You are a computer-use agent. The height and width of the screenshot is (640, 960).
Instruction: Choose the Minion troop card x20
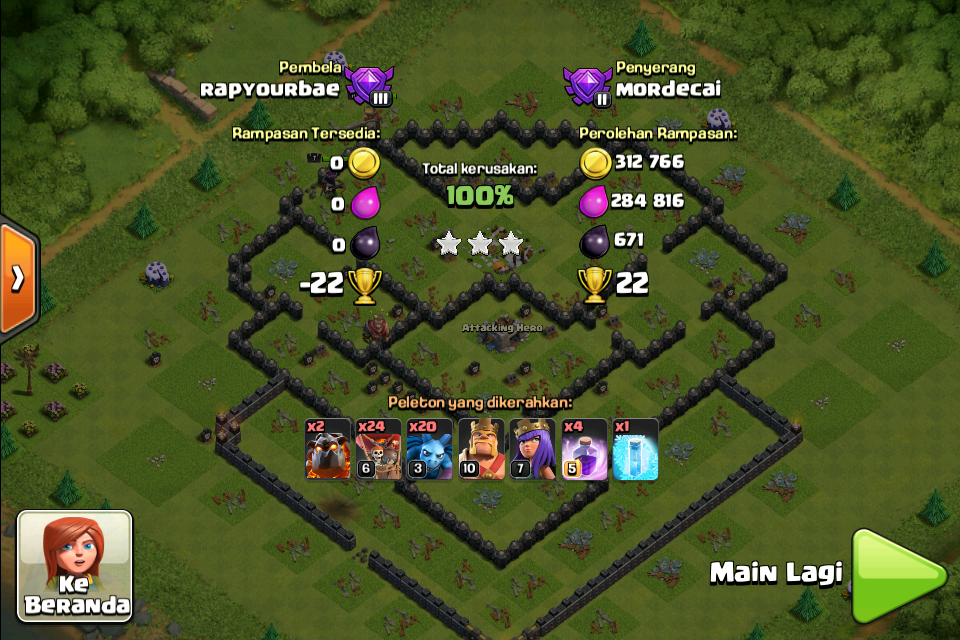(430, 449)
